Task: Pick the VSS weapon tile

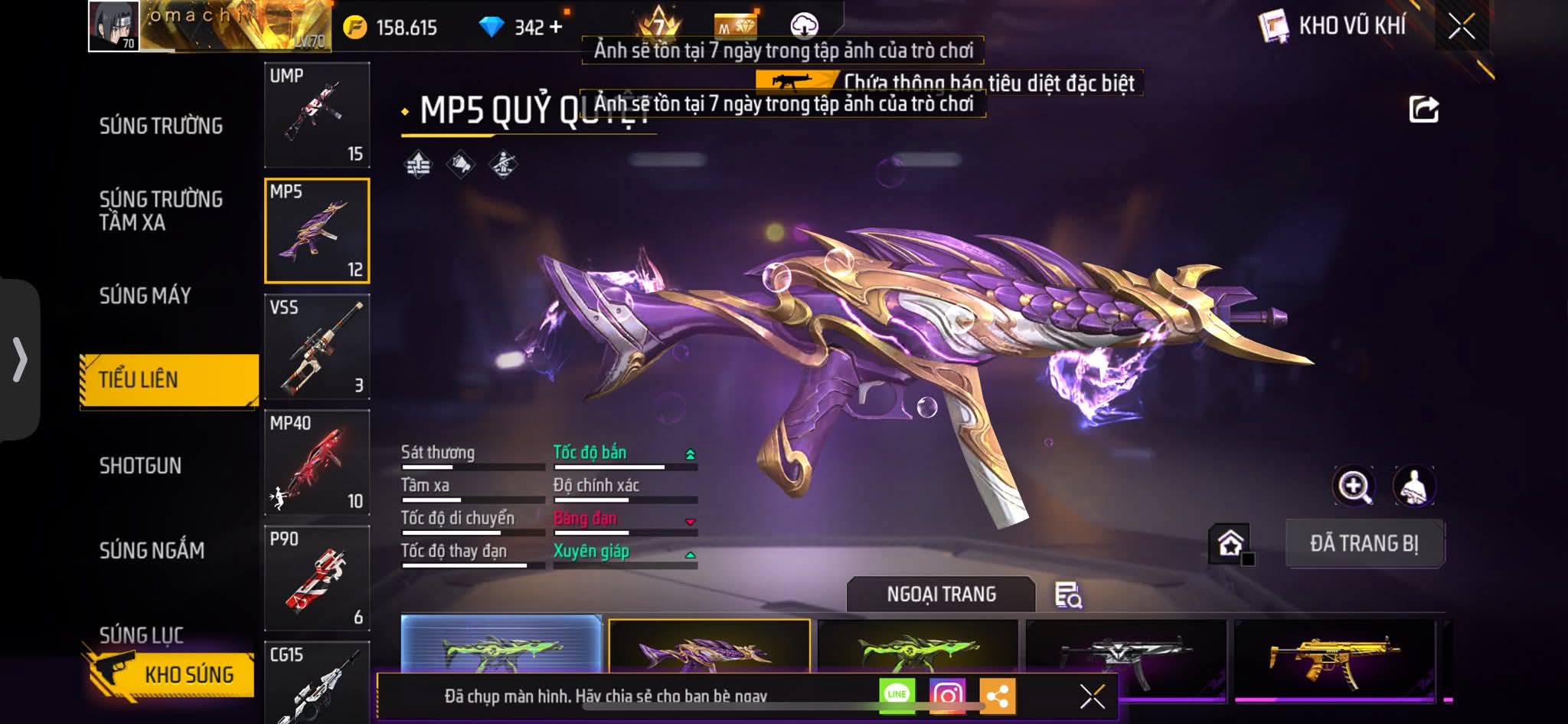Action: pyautogui.click(x=317, y=347)
